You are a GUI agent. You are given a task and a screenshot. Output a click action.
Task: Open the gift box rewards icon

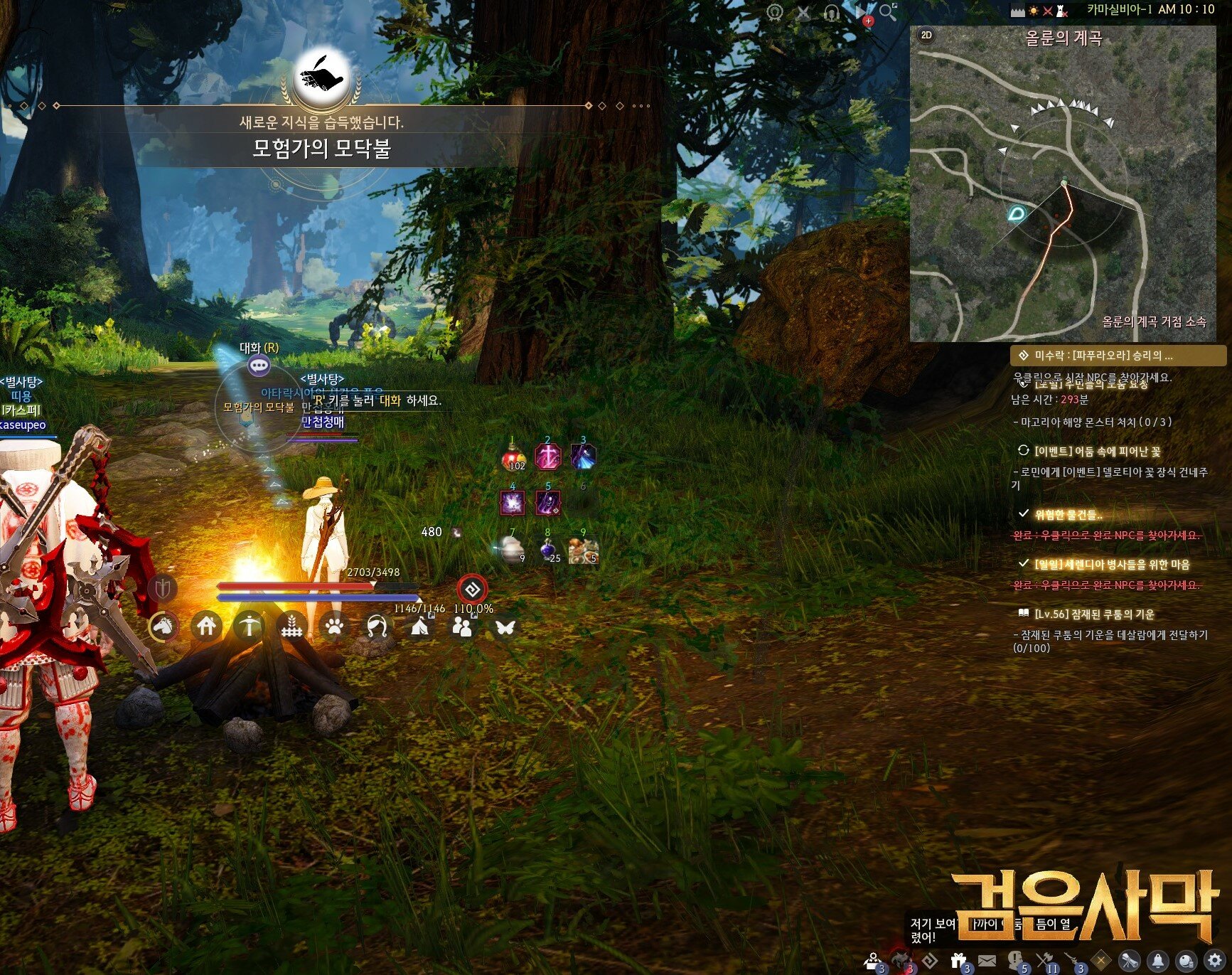coord(959,961)
